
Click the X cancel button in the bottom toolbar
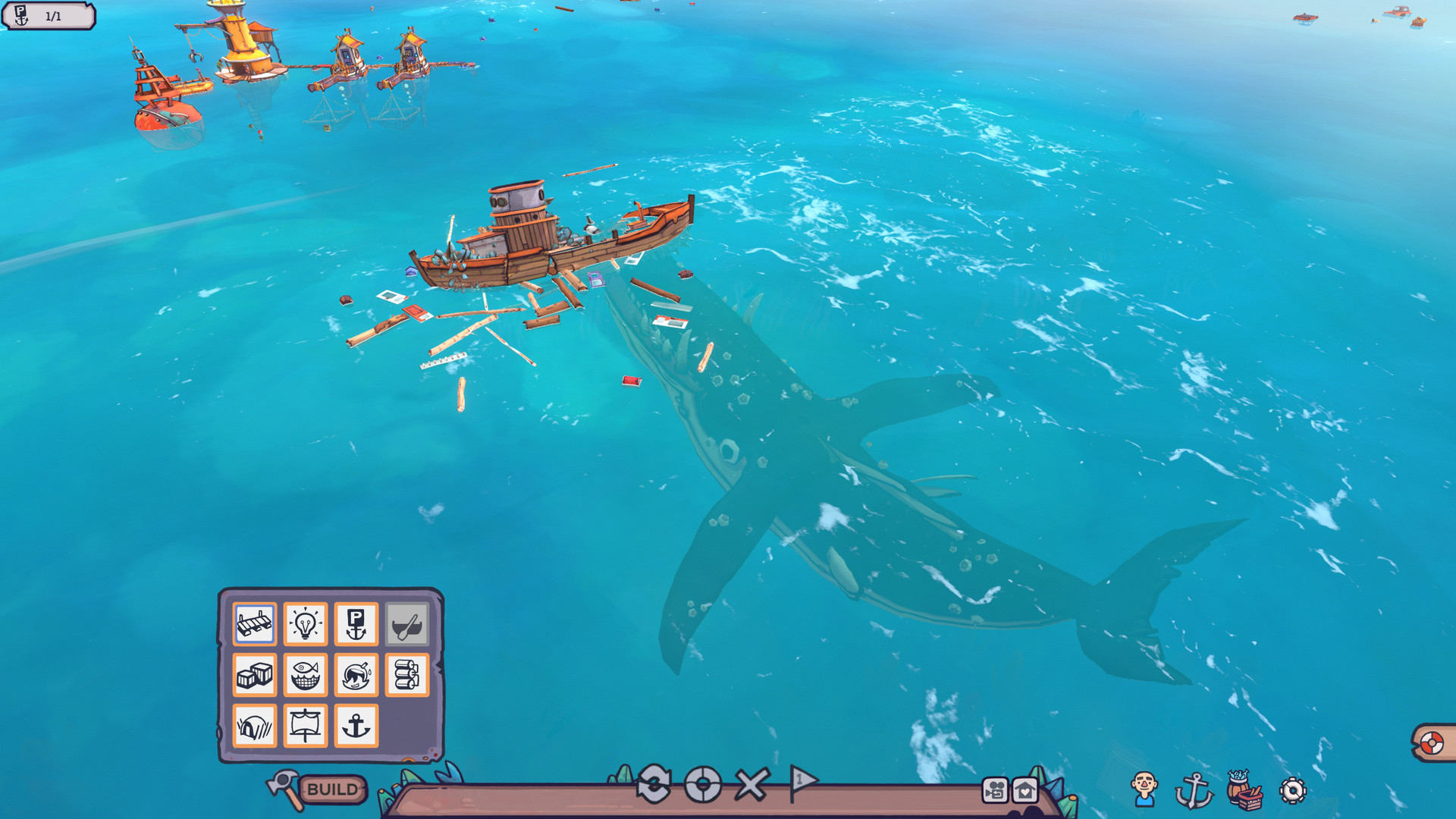click(752, 785)
